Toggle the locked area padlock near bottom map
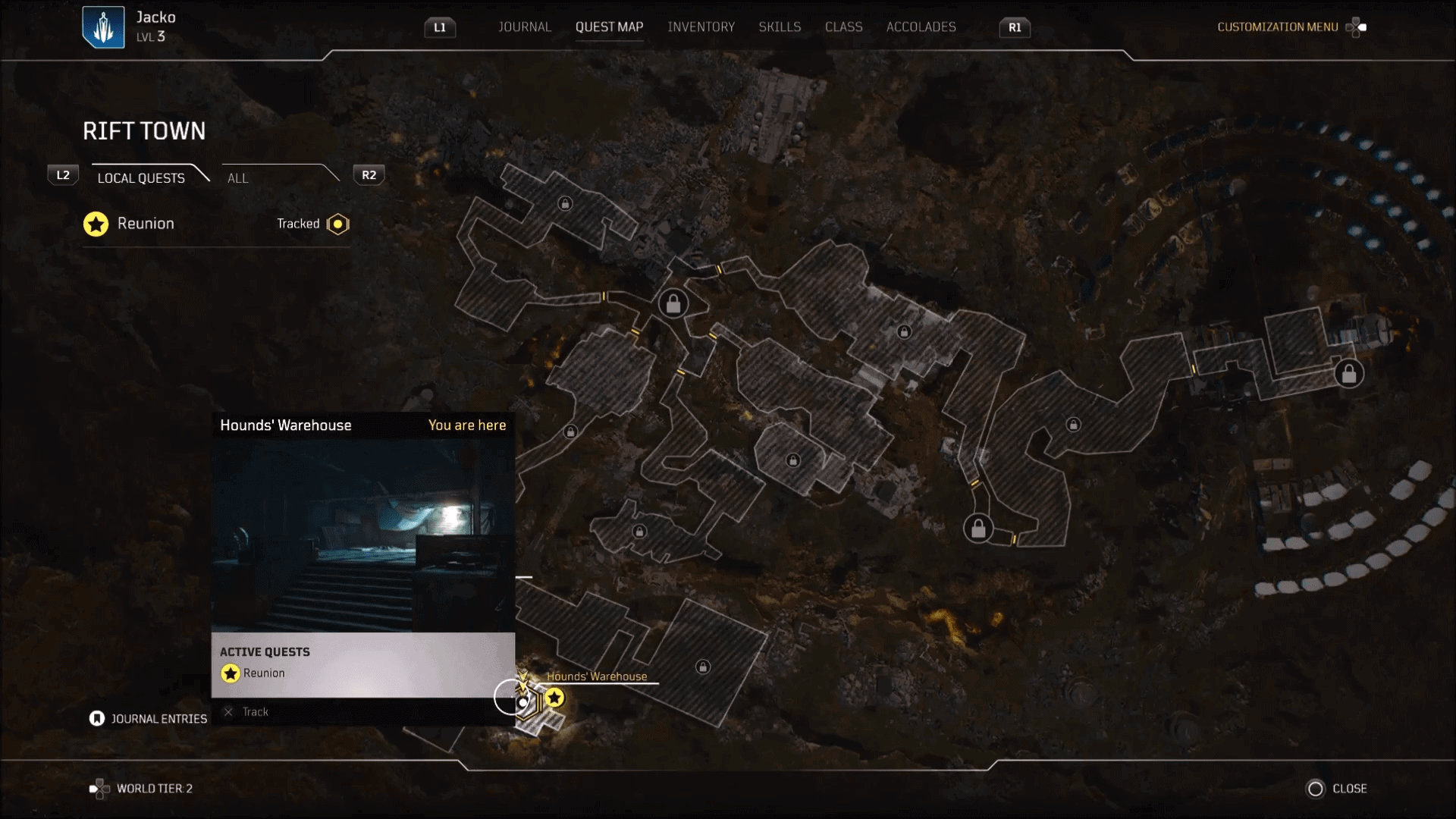 pos(704,667)
